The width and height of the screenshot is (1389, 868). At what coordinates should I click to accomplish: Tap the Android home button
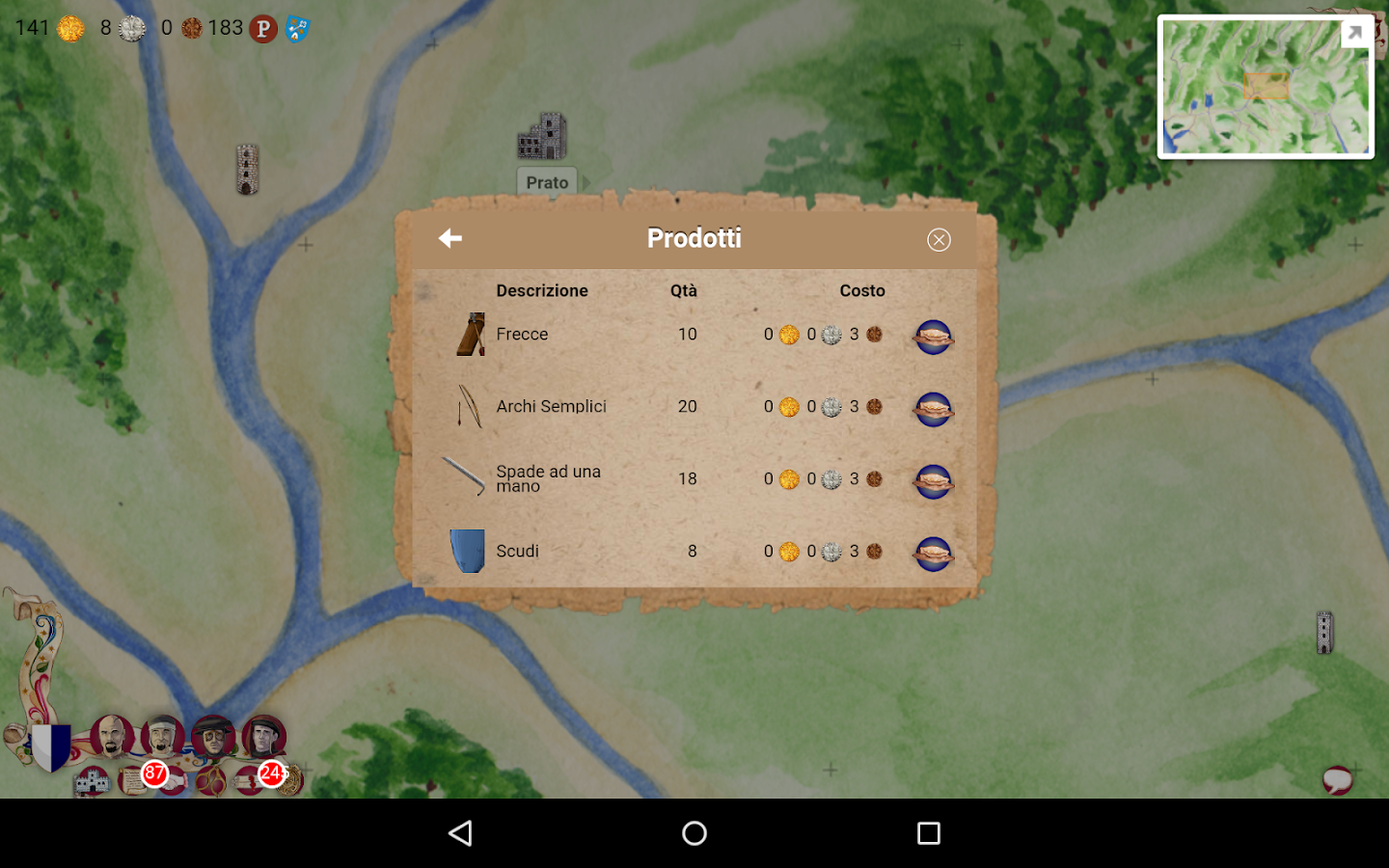tap(694, 833)
